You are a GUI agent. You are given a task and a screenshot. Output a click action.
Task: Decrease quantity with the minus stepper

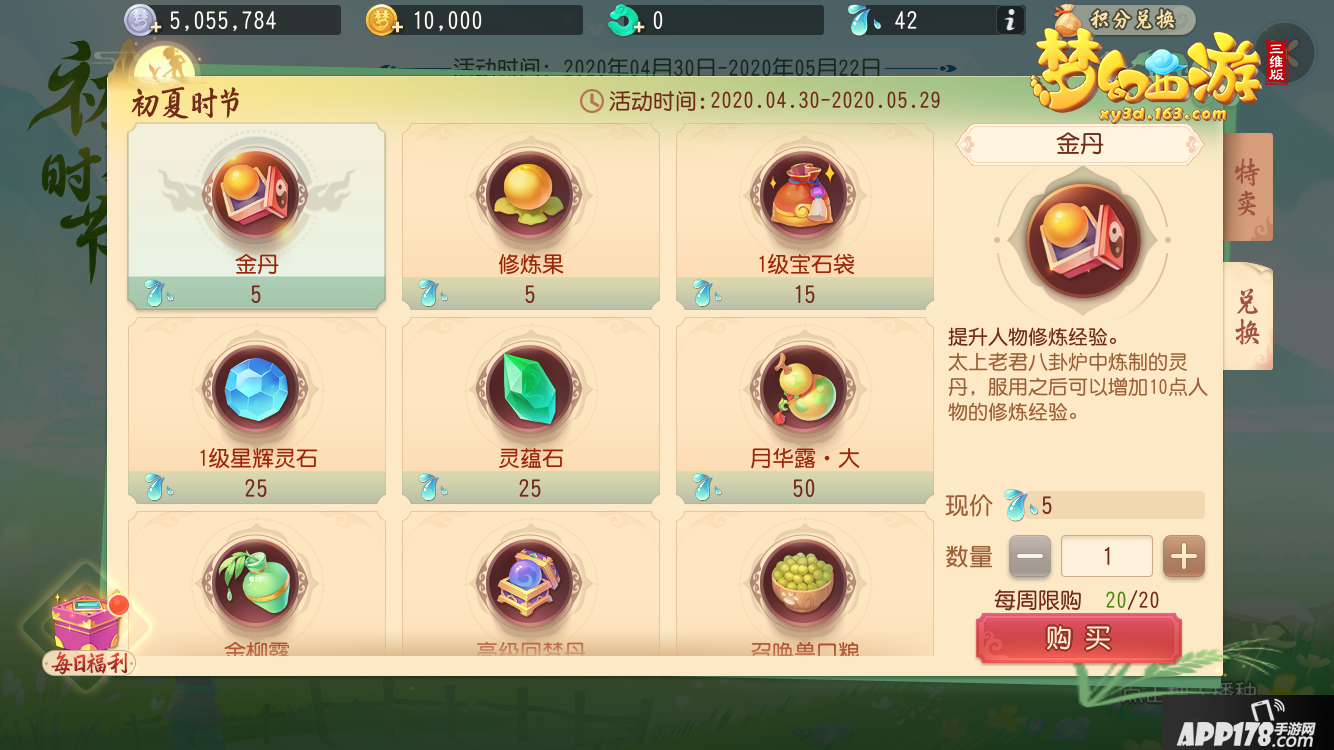pos(1029,556)
